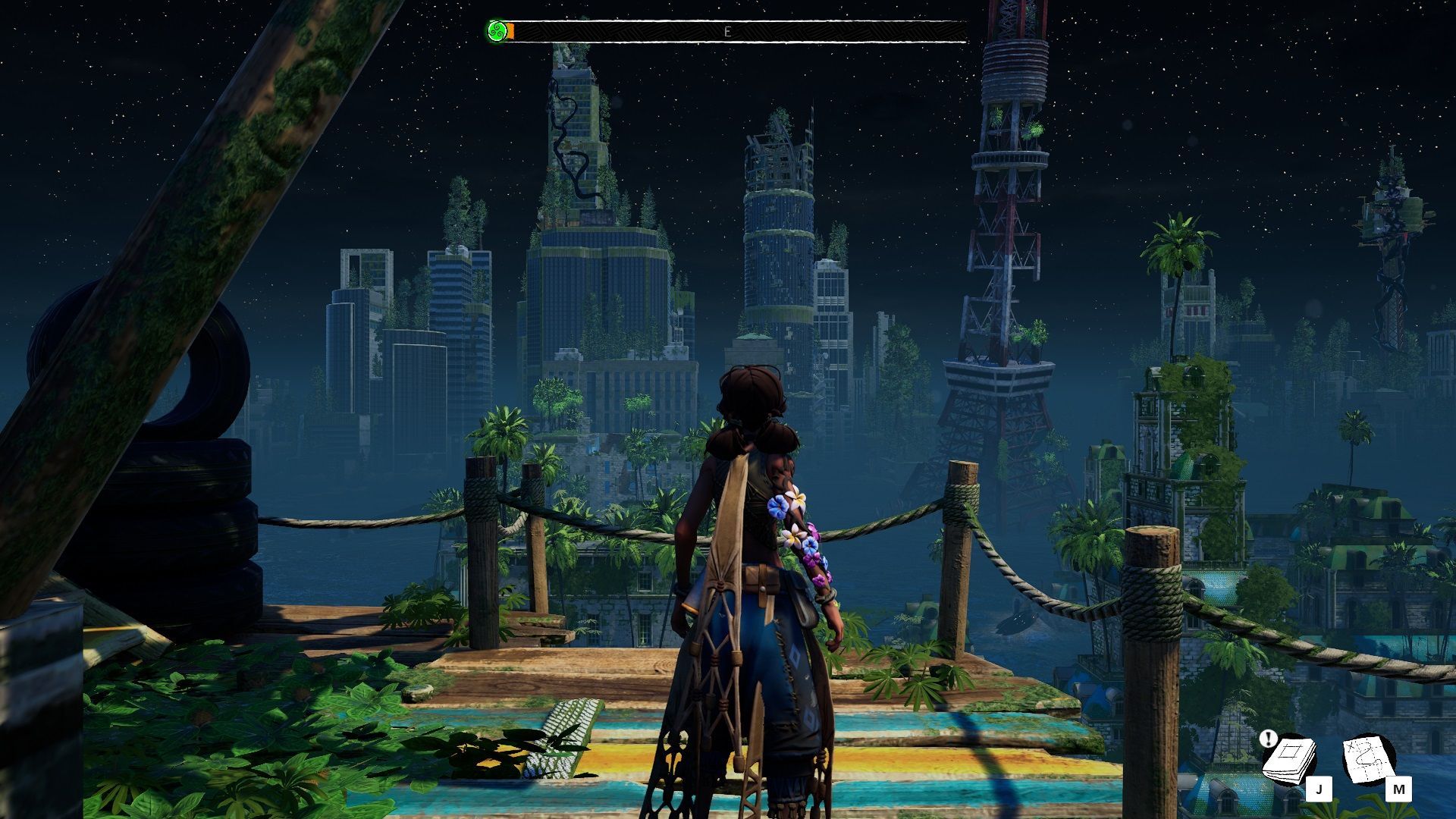
Task: Open the folded map icon
Action: tap(1369, 758)
